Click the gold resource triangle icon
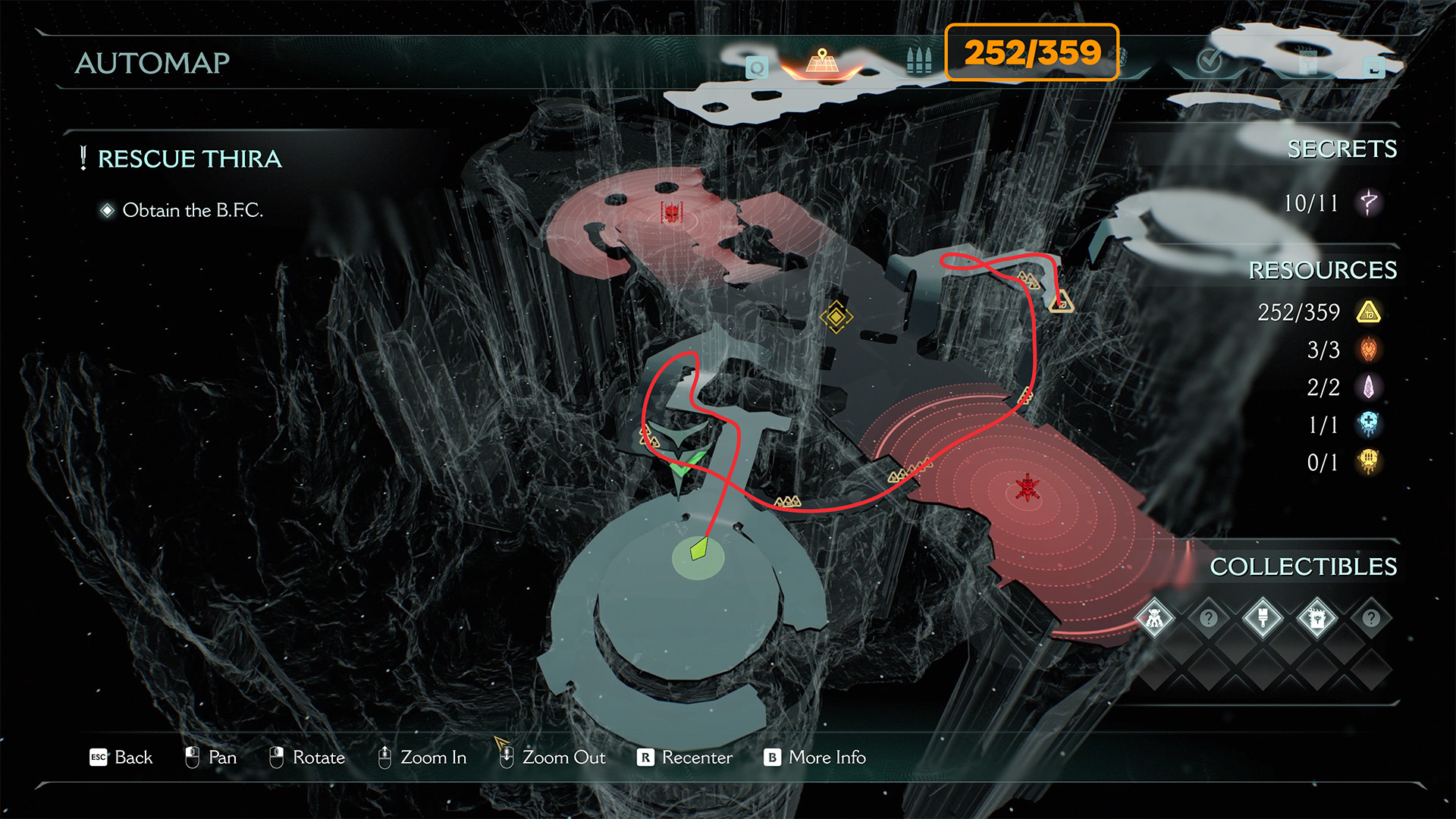 (1369, 312)
